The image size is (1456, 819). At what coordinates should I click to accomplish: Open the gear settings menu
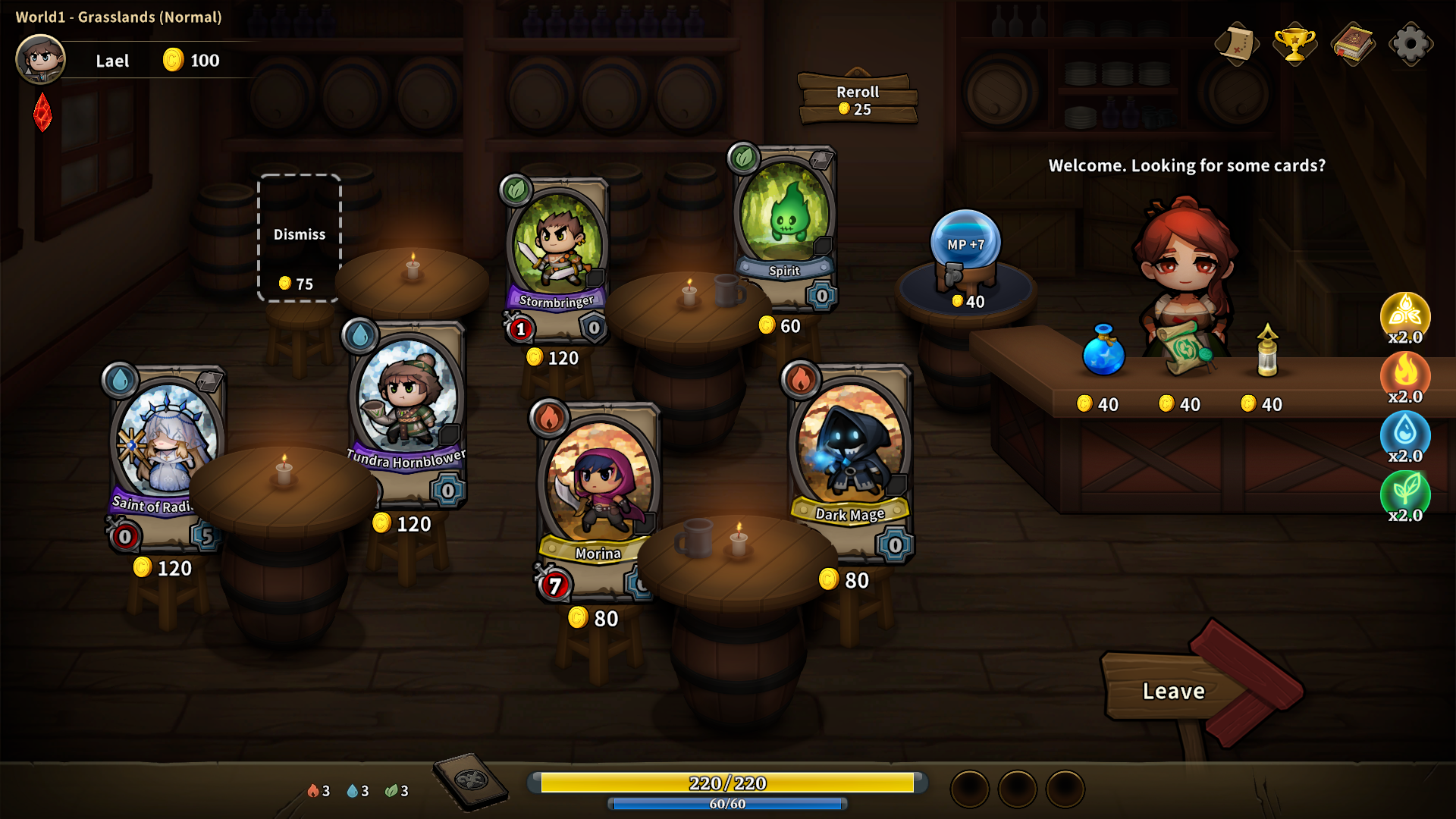click(1410, 44)
